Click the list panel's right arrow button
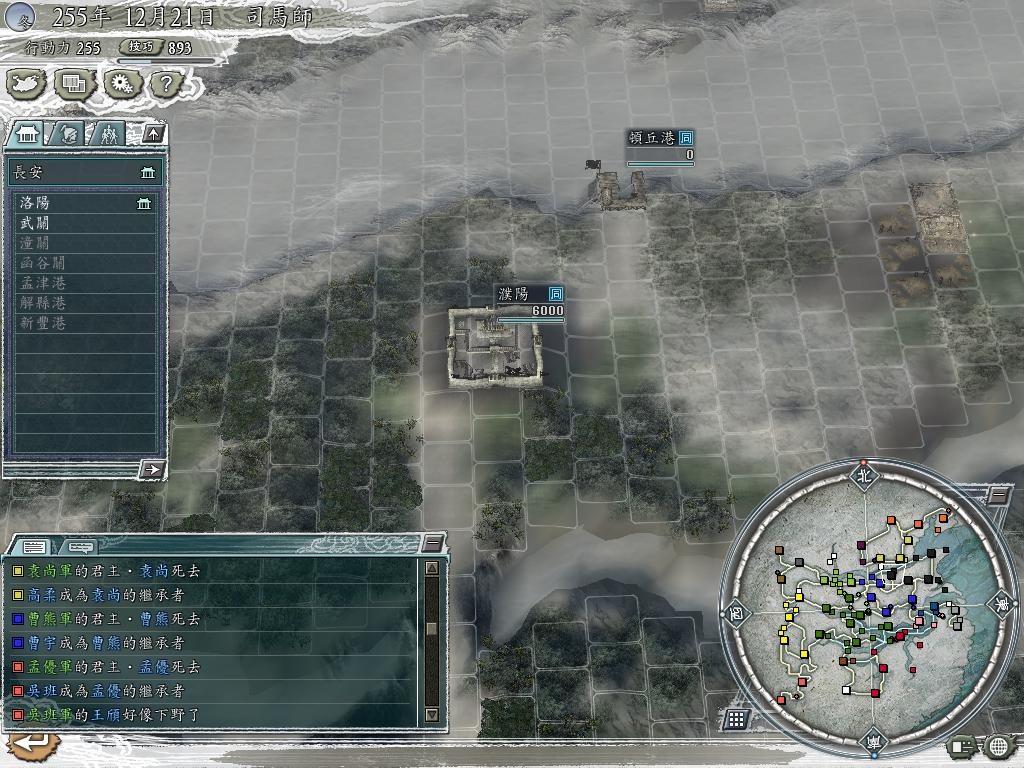The width and height of the screenshot is (1024, 768). (x=153, y=469)
